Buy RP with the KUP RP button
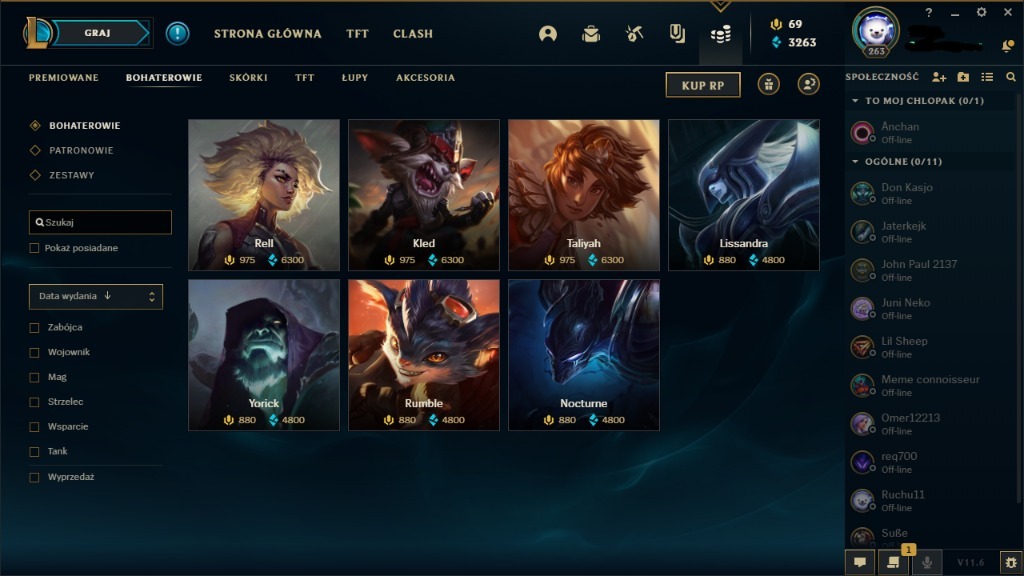The width and height of the screenshot is (1024, 576). (702, 85)
